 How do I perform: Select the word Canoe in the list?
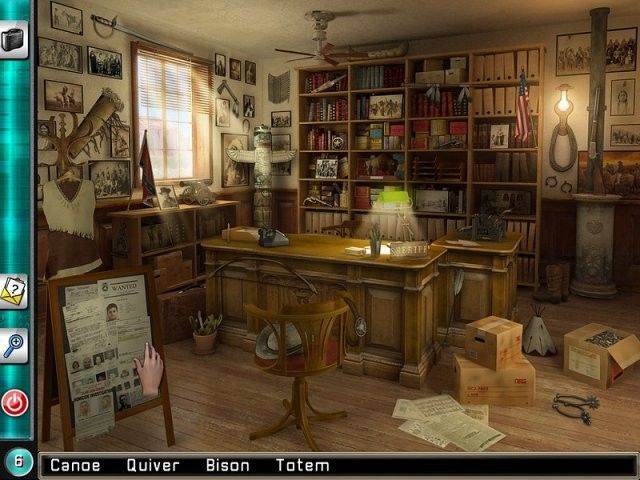click(75, 465)
